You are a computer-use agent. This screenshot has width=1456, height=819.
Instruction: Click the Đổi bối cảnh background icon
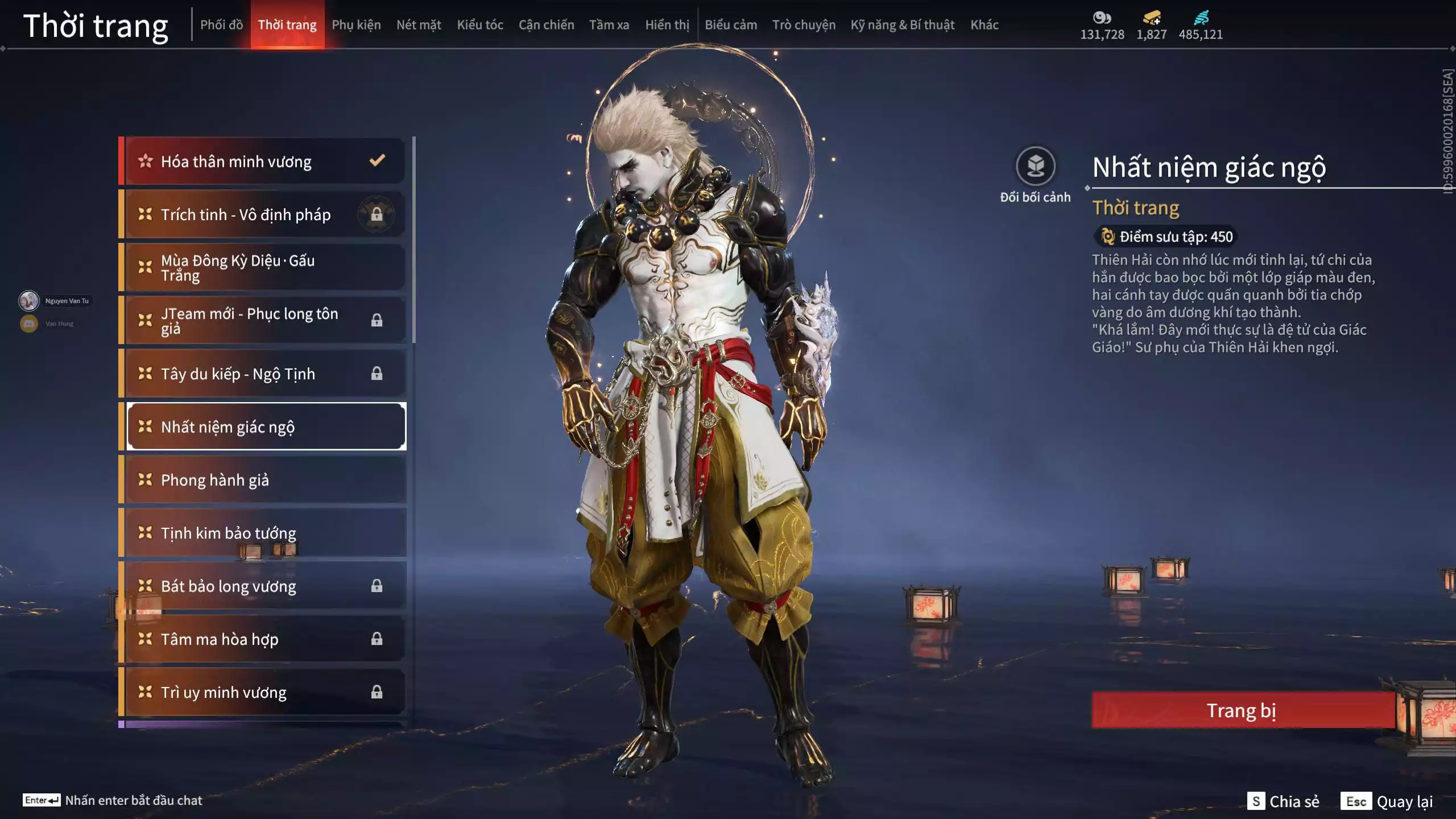(x=1035, y=167)
